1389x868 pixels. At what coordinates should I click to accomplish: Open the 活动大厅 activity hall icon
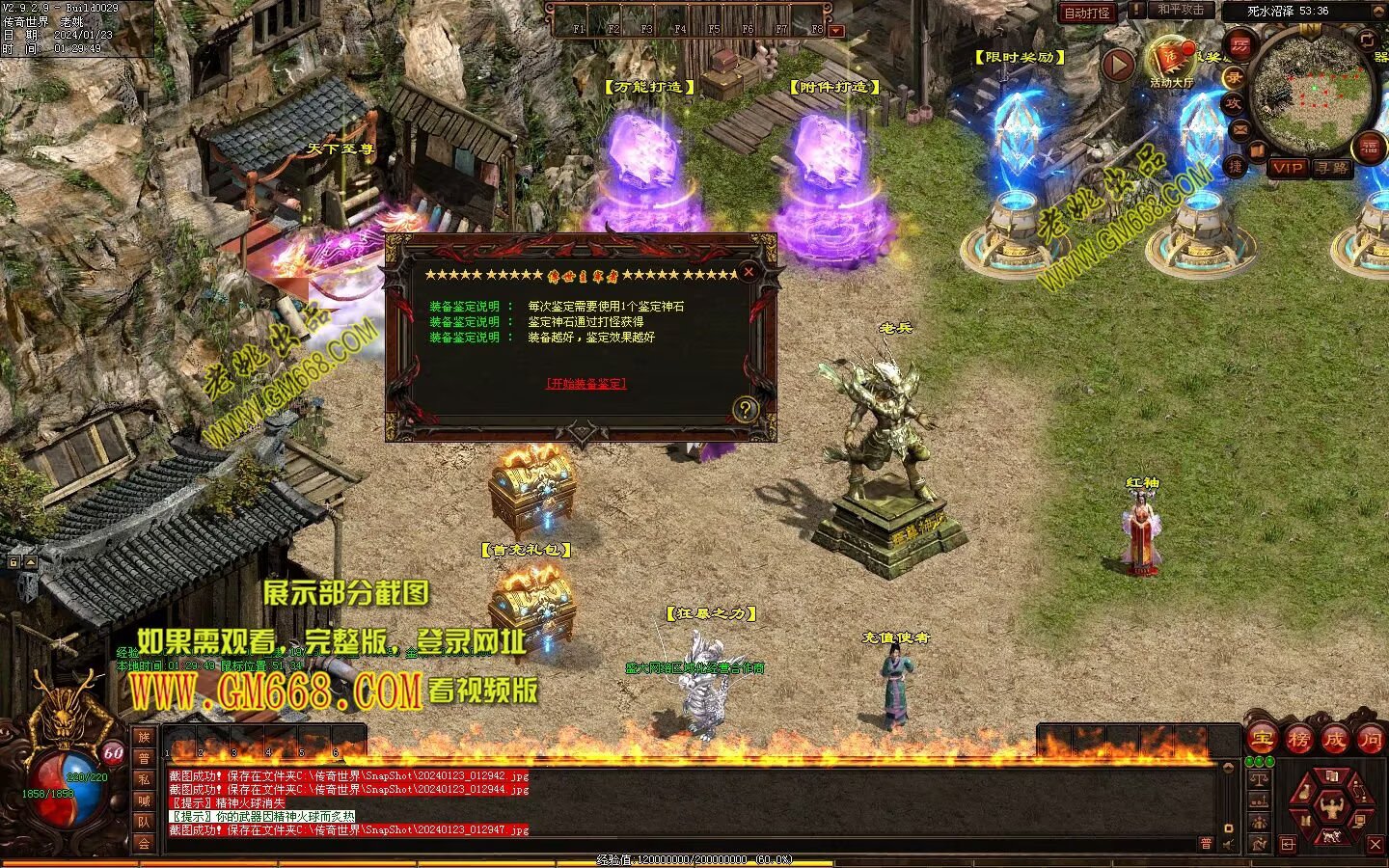pos(1171,60)
